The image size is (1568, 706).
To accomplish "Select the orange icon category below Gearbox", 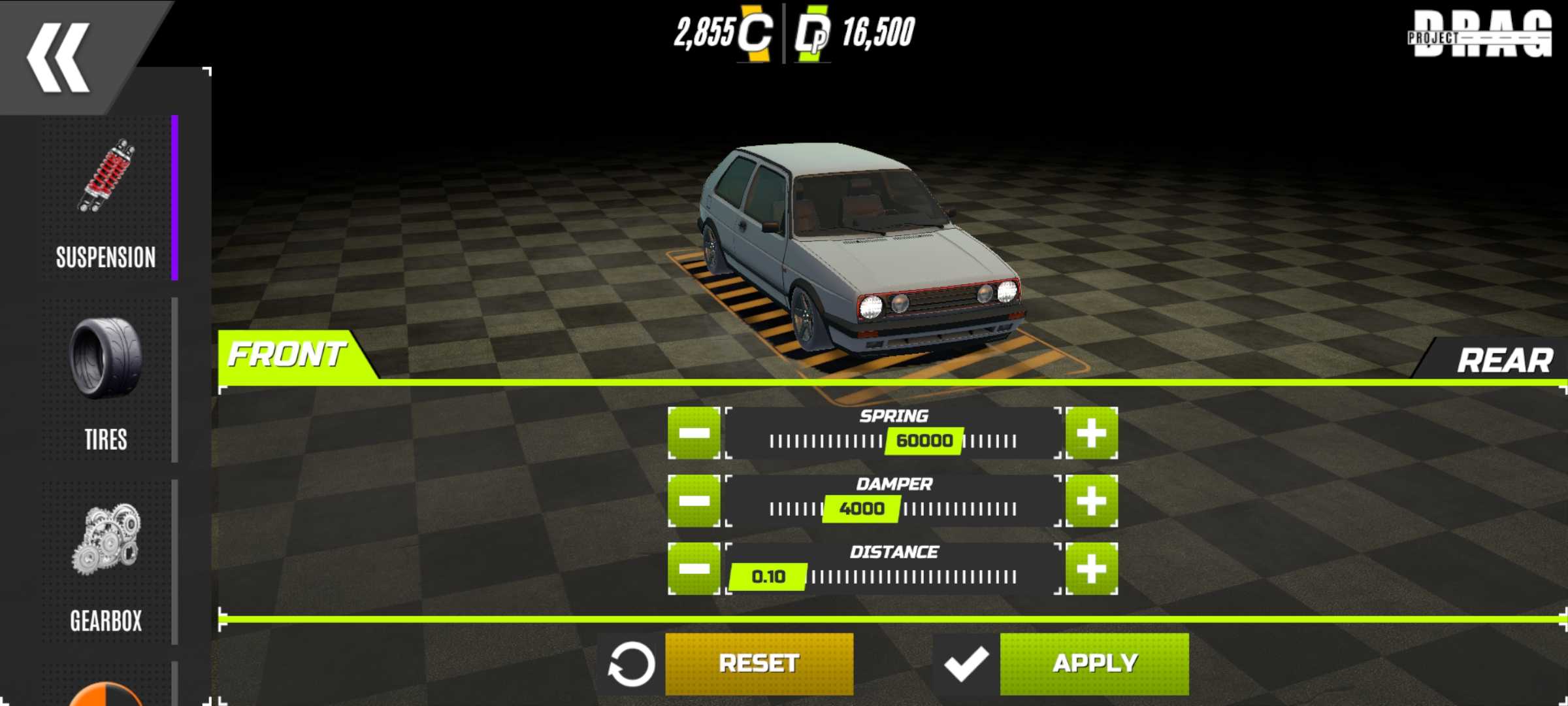I will pos(106,694).
